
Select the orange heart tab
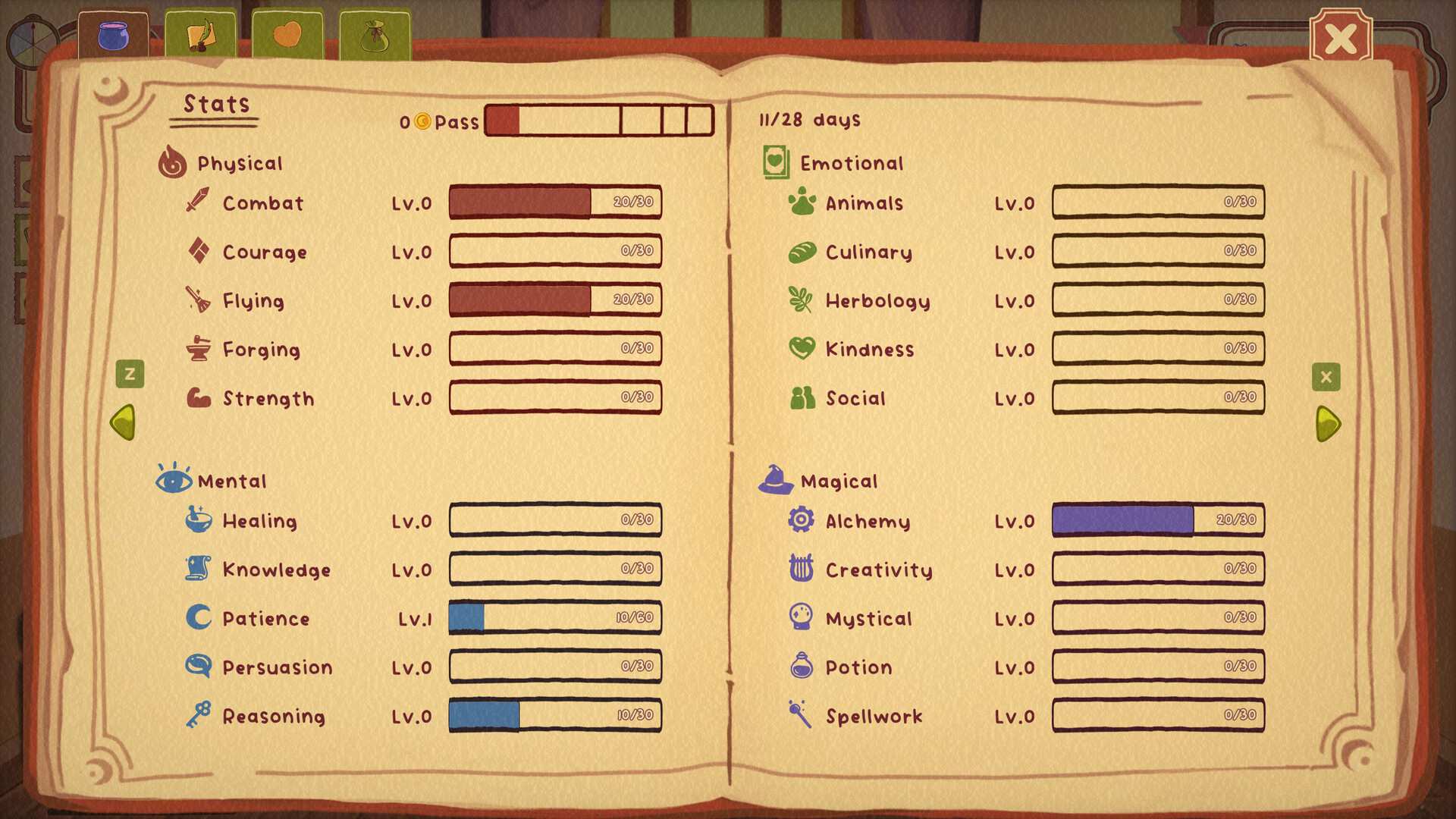[287, 36]
